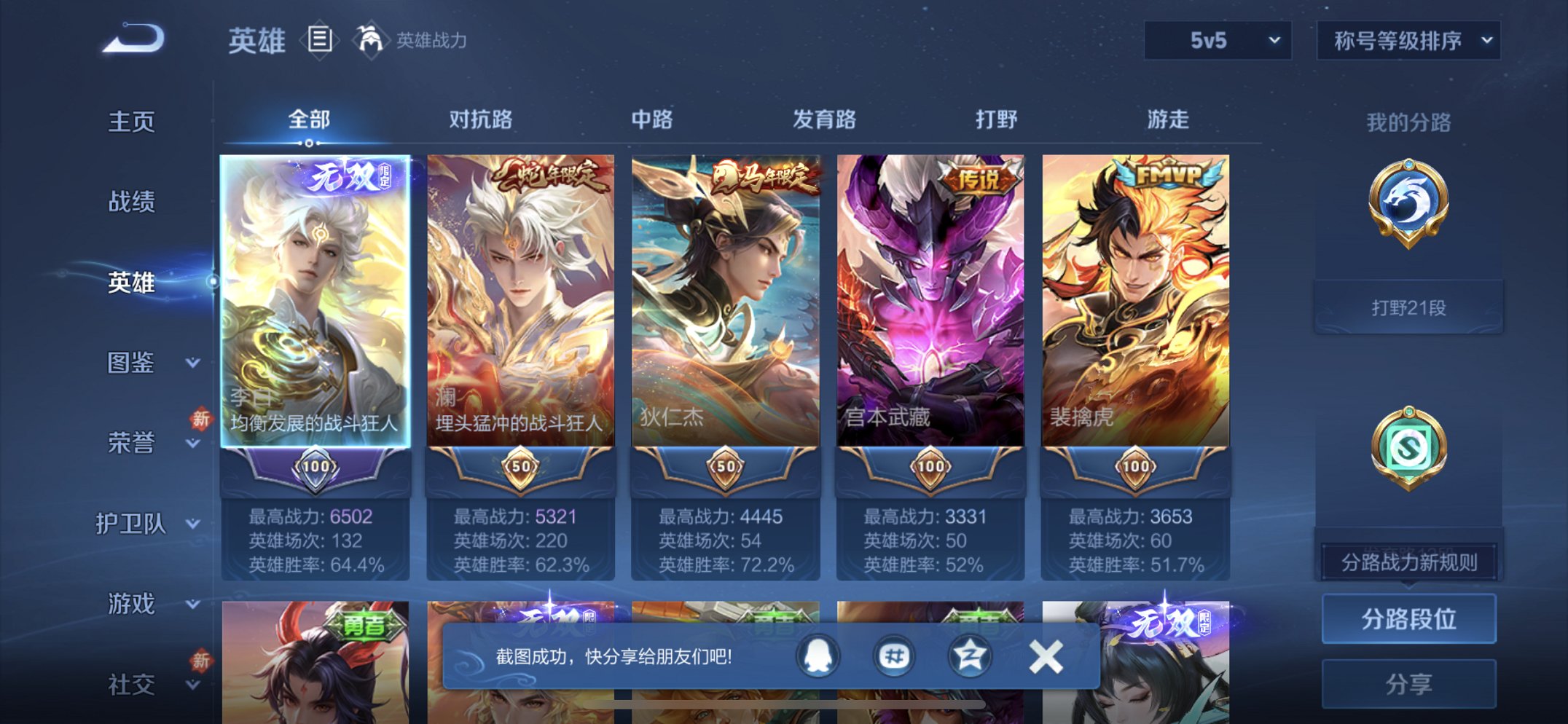Viewport: 1568px width, 724px height.
Task: Click the 分路段位 button
Action: coord(1408,620)
